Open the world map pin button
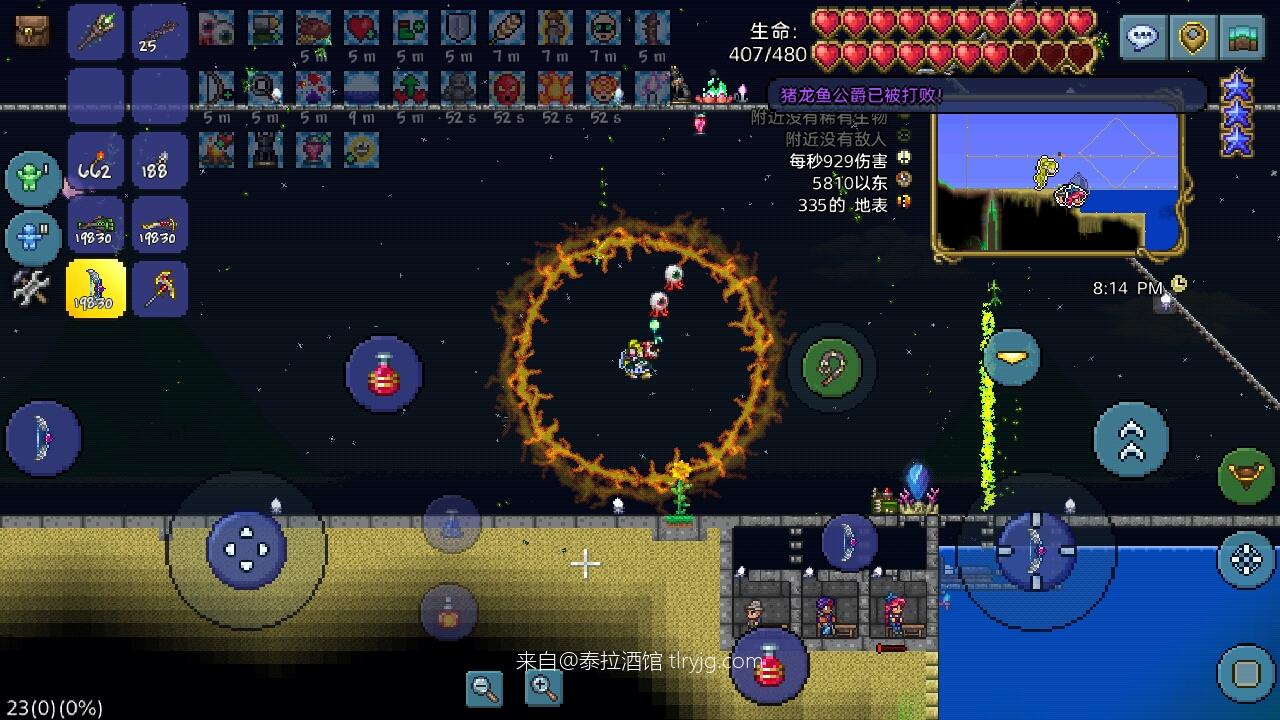 [1193, 38]
